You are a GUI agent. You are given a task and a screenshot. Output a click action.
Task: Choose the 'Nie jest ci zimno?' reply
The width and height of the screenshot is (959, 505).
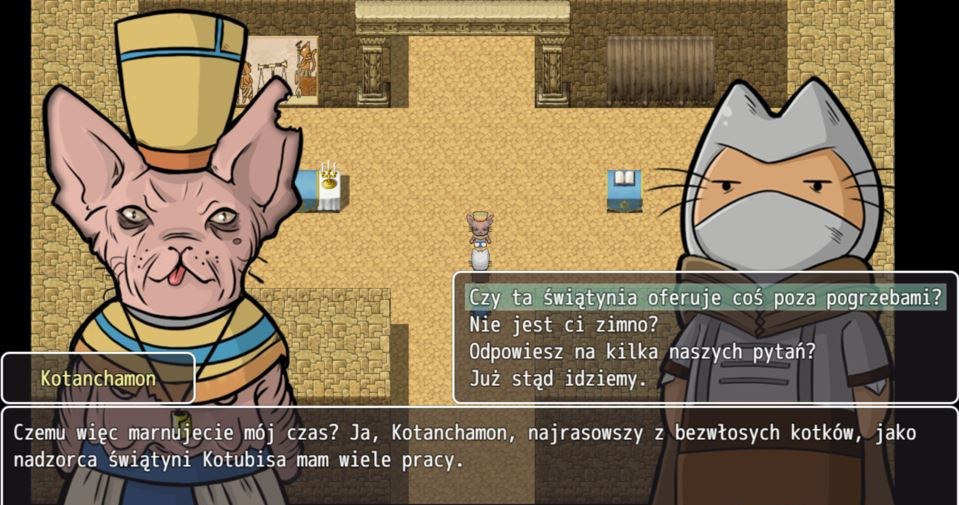coord(564,324)
